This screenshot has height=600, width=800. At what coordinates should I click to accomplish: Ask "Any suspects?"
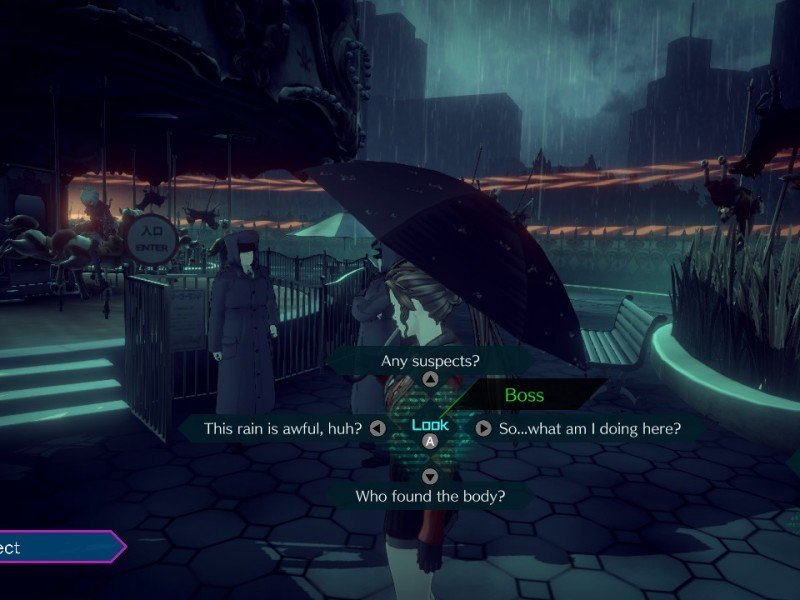pos(430,360)
